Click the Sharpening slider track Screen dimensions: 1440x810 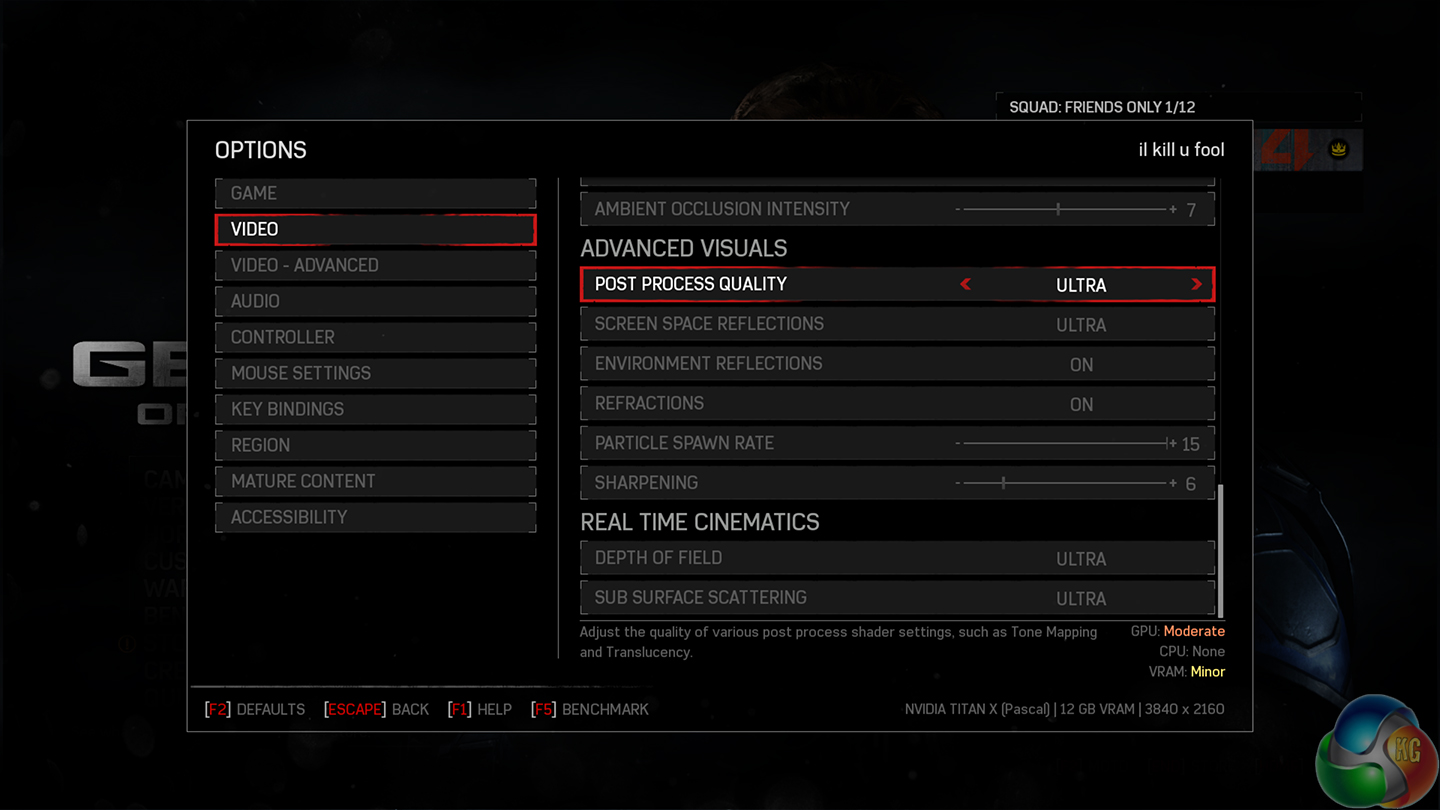[x=1064, y=483]
